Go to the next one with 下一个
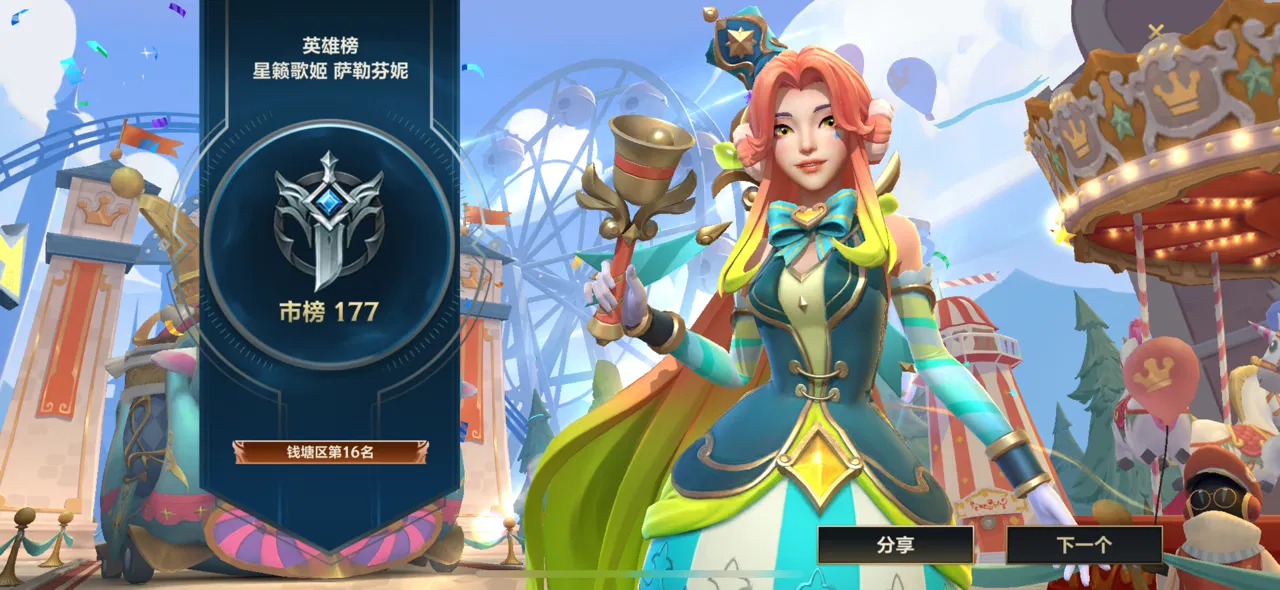Viewport: 1280px width, 590px height. (x=1084, y=545)
